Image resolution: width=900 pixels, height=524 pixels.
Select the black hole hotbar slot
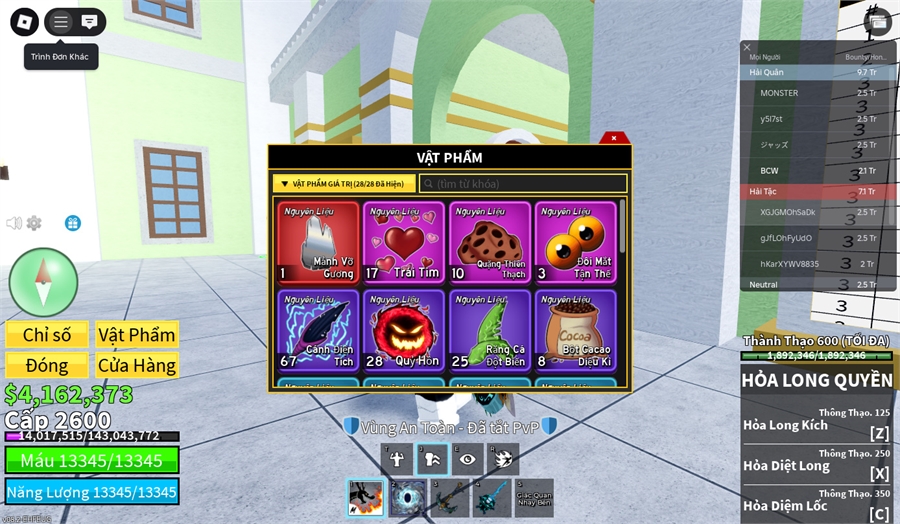(x=408, y=498)
